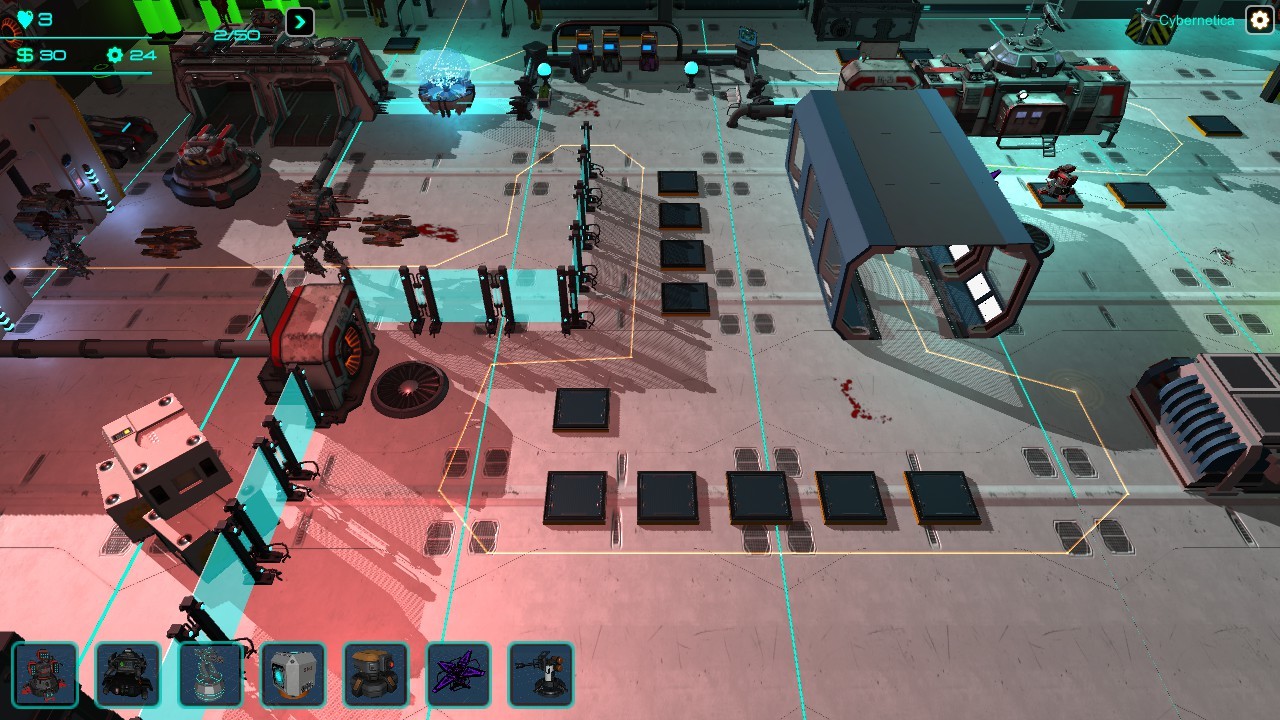The image size is (1280, 720).
Task: Select the dark armored turret, second build slot
Action: [x=128, y=675]
